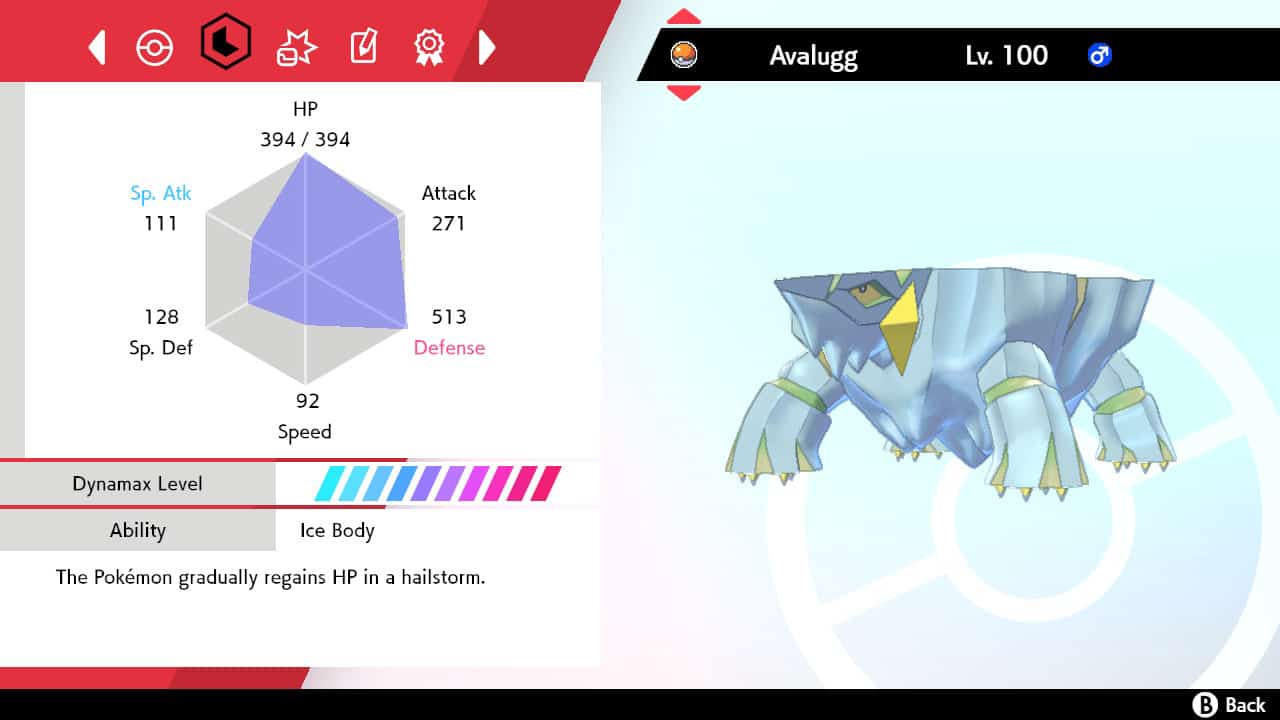
Task: Click the right arrow to change pages
Action: [x=487, y=46]
